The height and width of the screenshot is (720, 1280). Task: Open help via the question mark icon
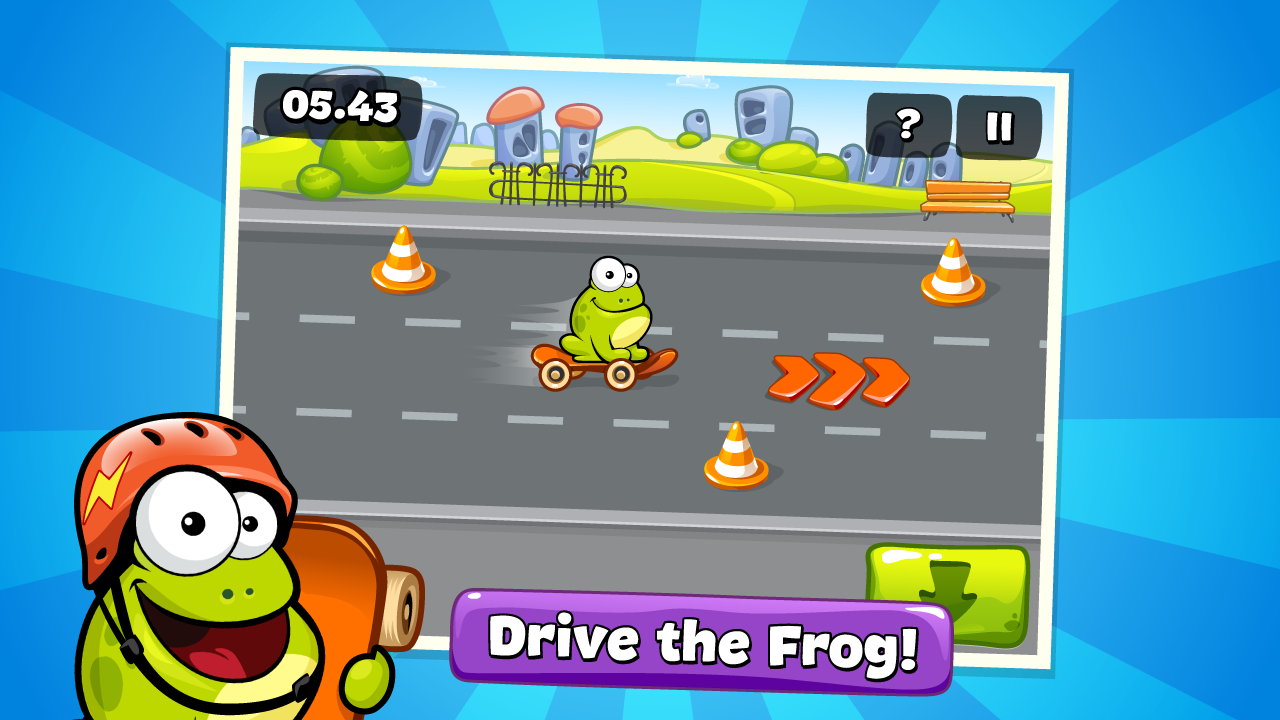908,124
